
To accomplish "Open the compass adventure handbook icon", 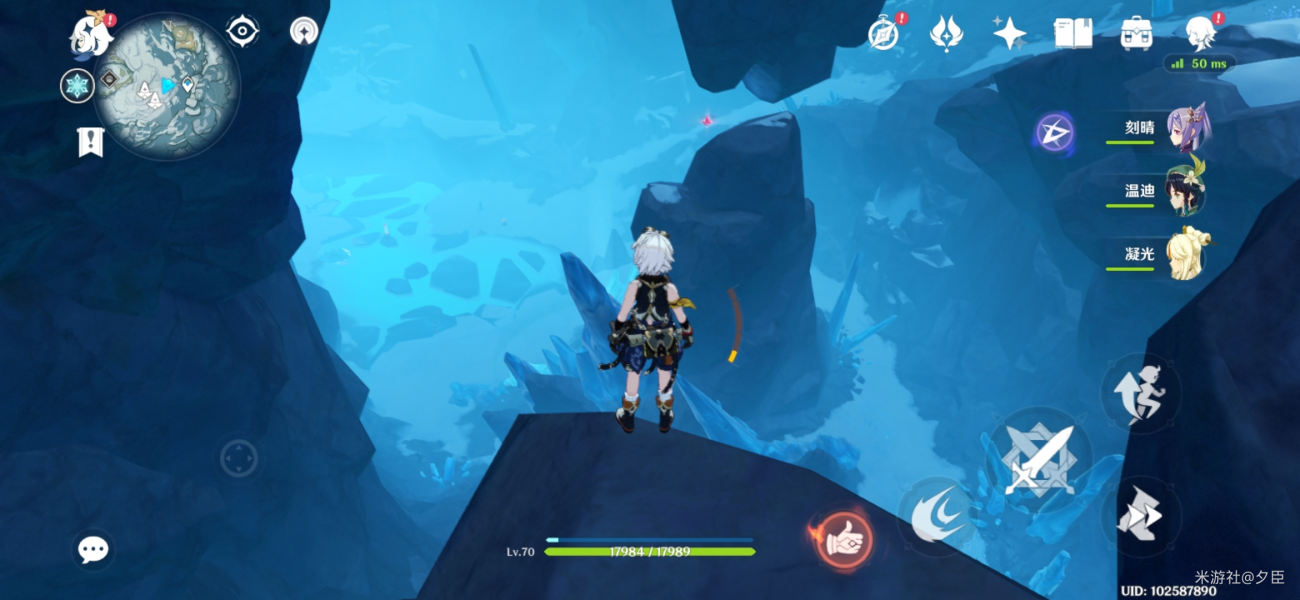I will [883, 34].
